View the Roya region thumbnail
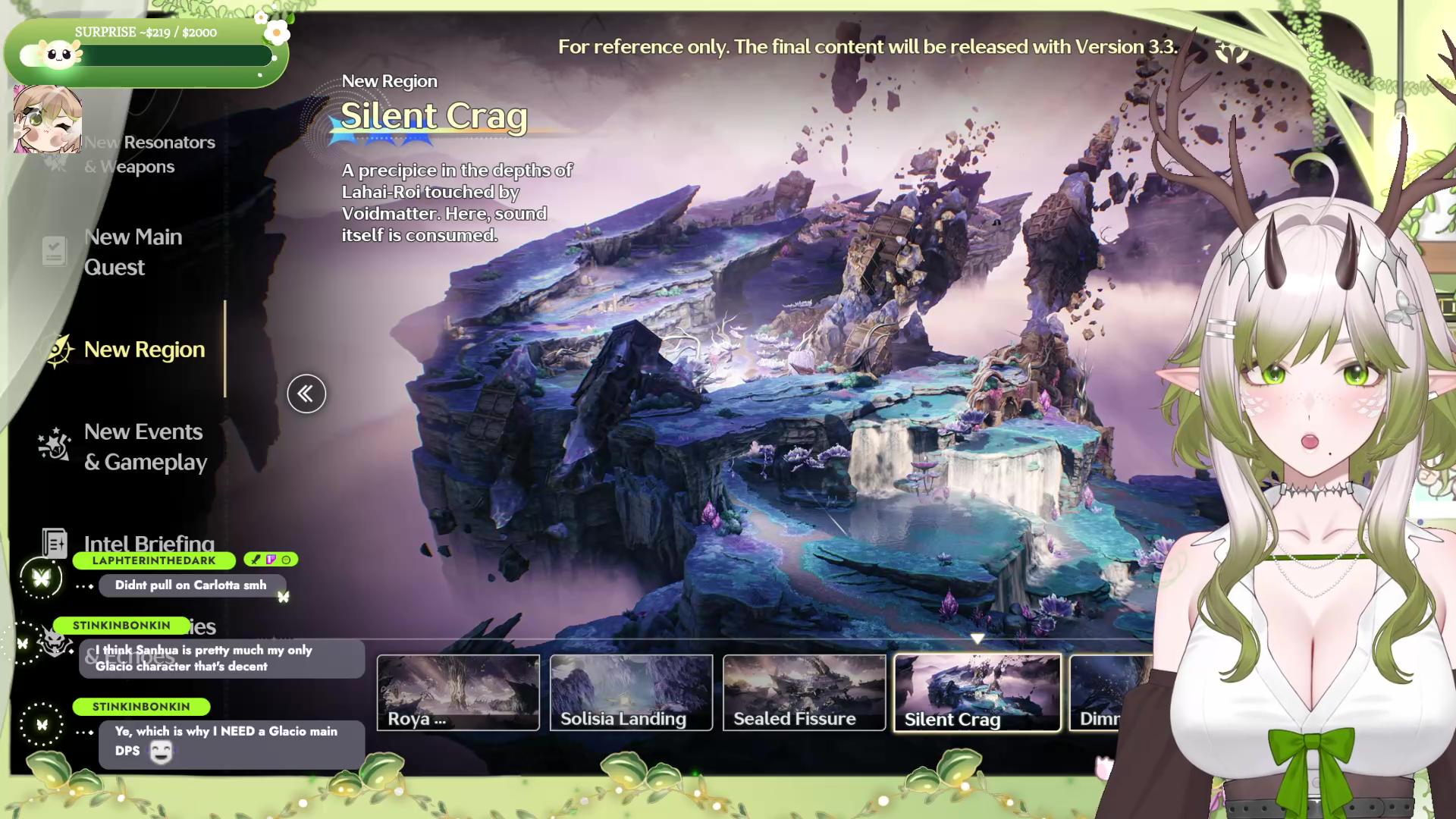Viewport: 1456px width, 819px height. click(458, 692)
